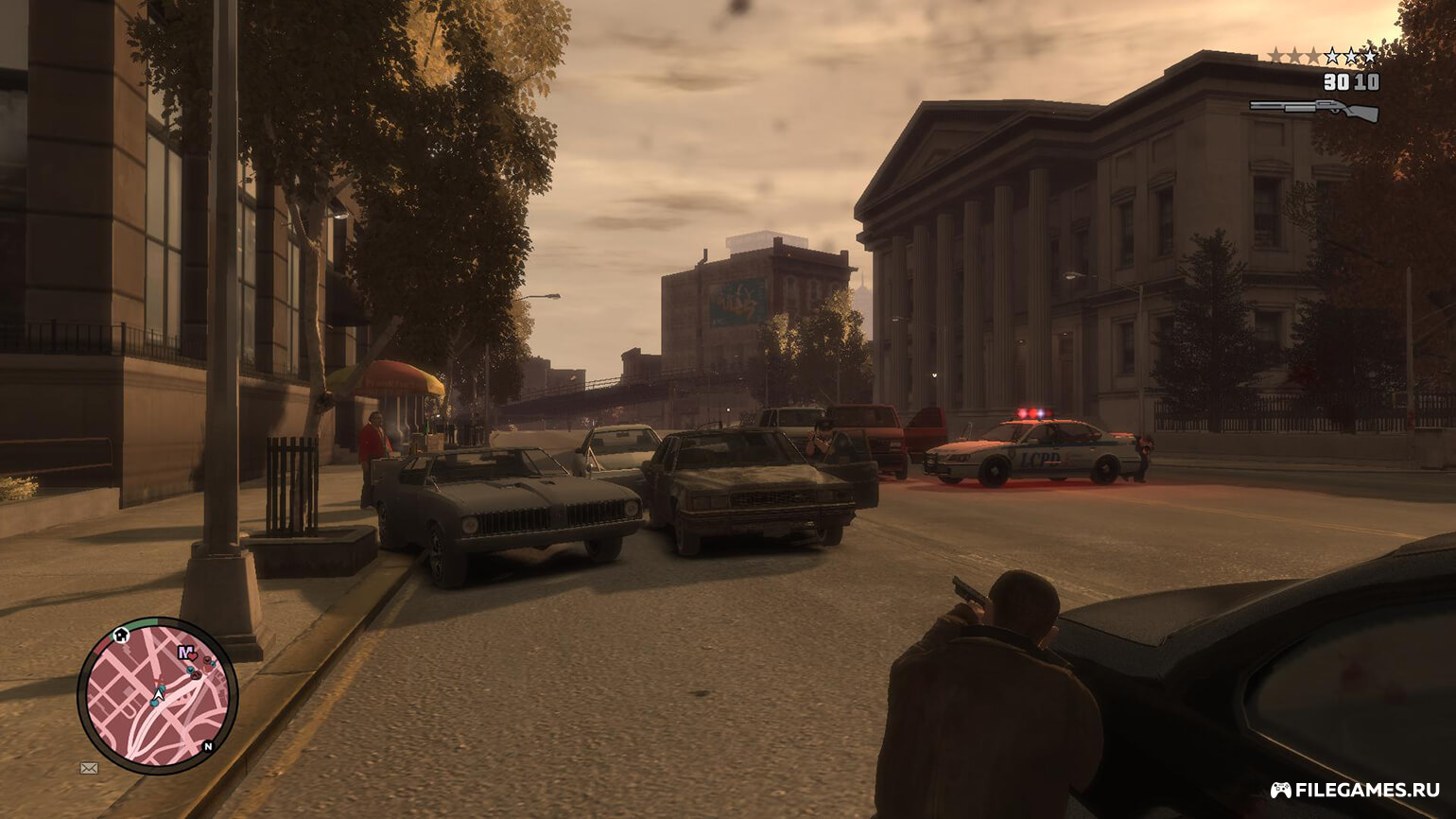The width and height of the screenshot is (1456, 819).
Task: Visit the FILEGAMES.RU watermark link
Action: (x=1355, y=790)
